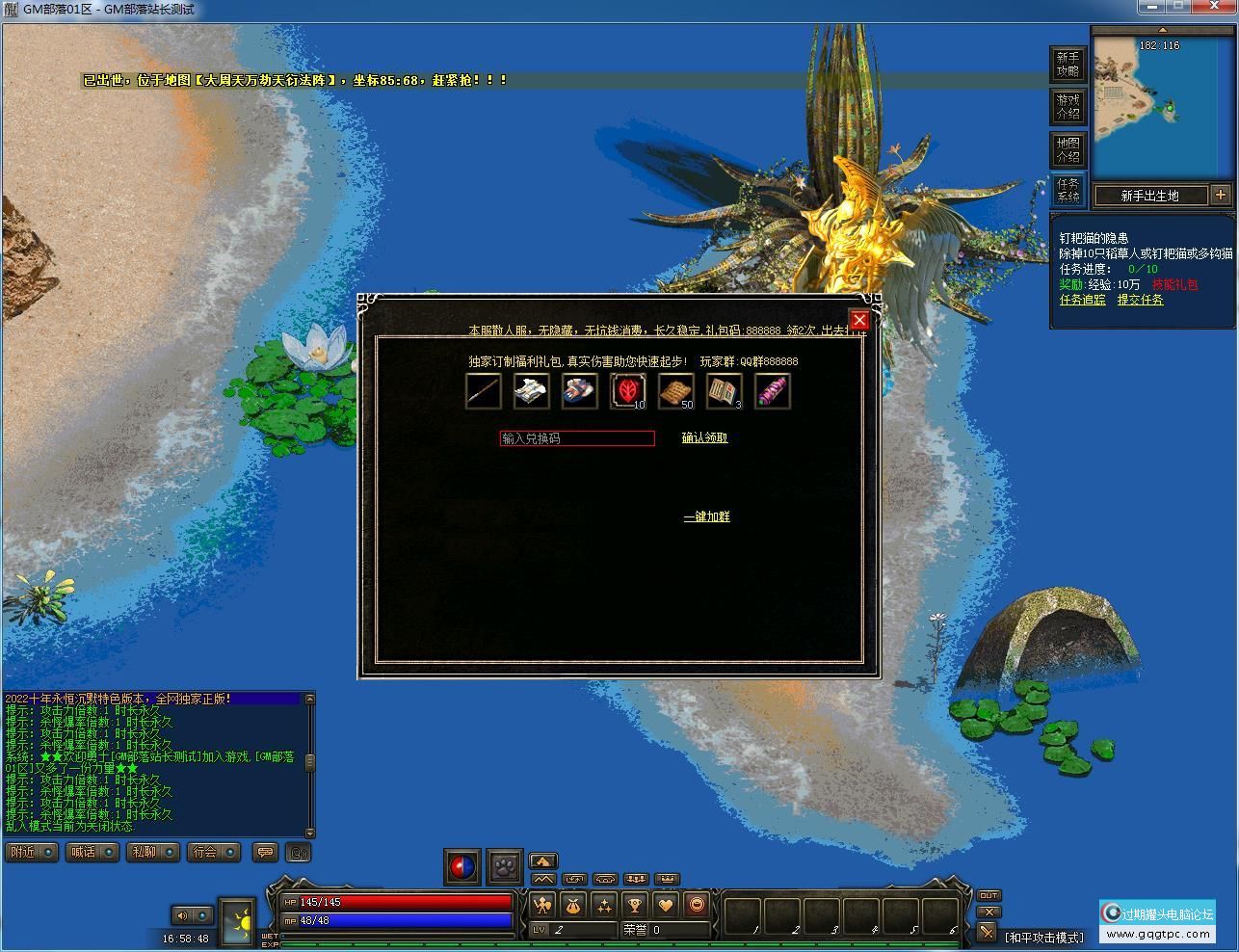This screenshot has height=952, width=1239.
Task: Select the purple scroll gift item
Action: (x=772, y=391)
